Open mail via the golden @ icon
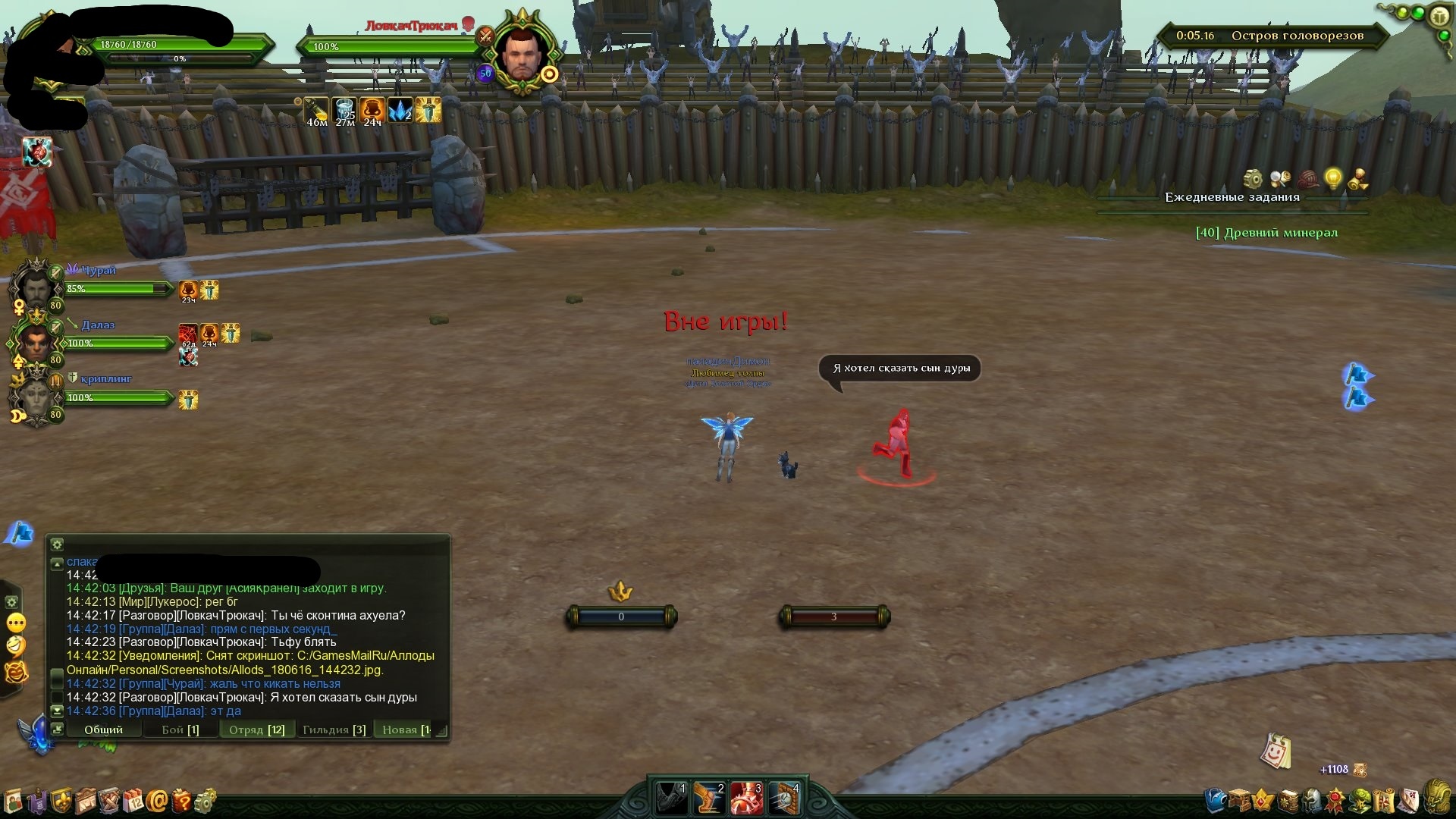The image size is (1456, 819). tap(157, 801)
